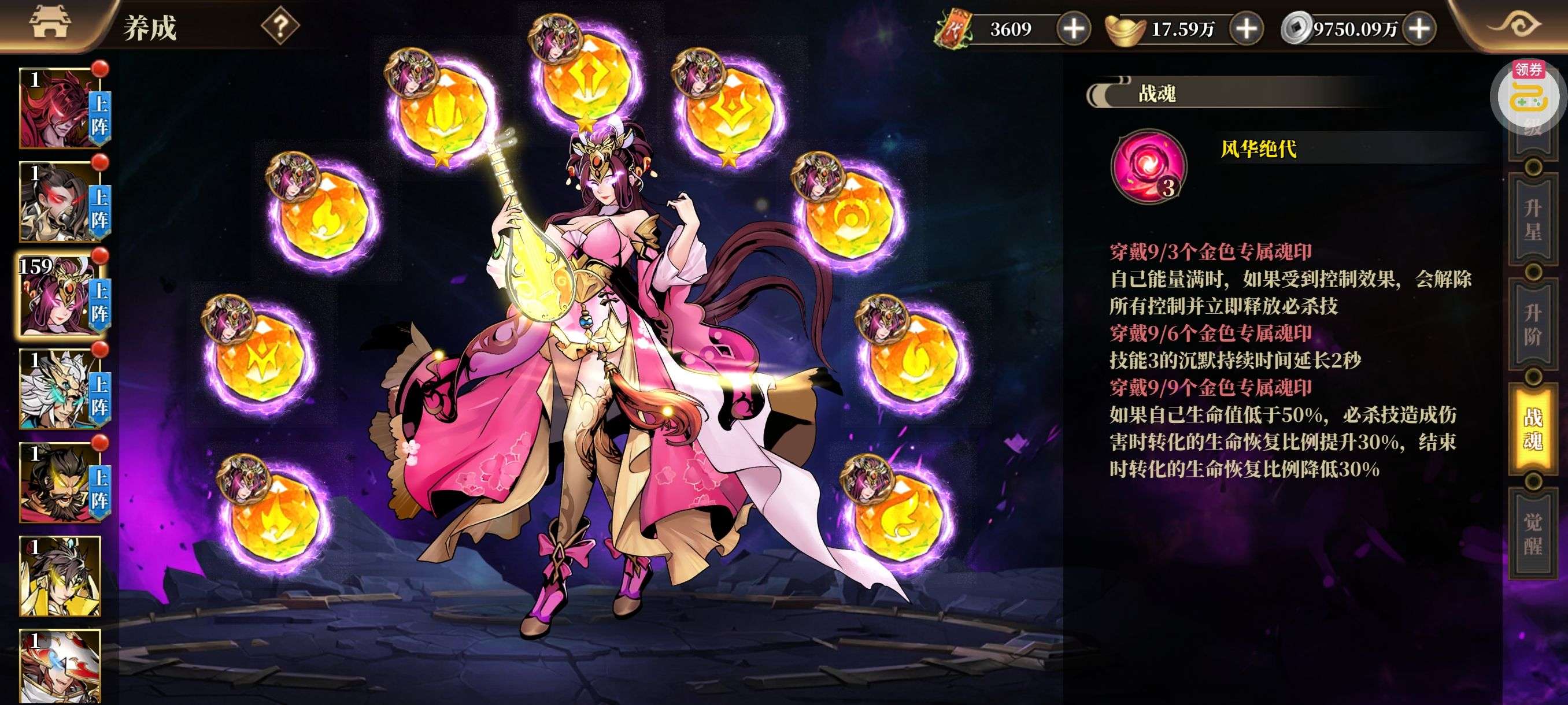Return to the home palace screen
The width and height of the screenshot is (1568, 705).
point(50,24)
